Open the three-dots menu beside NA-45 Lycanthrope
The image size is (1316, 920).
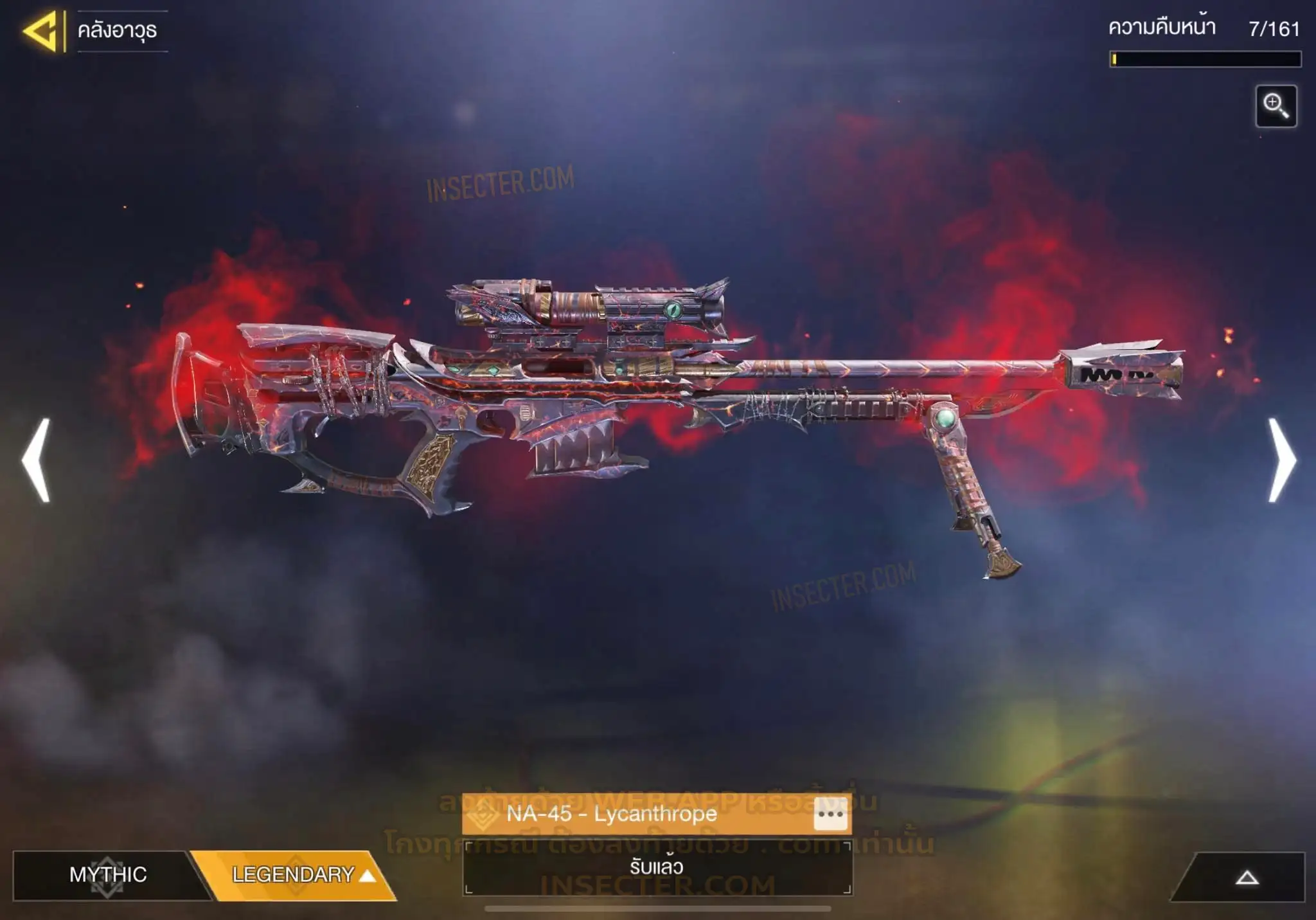[830, 814]
